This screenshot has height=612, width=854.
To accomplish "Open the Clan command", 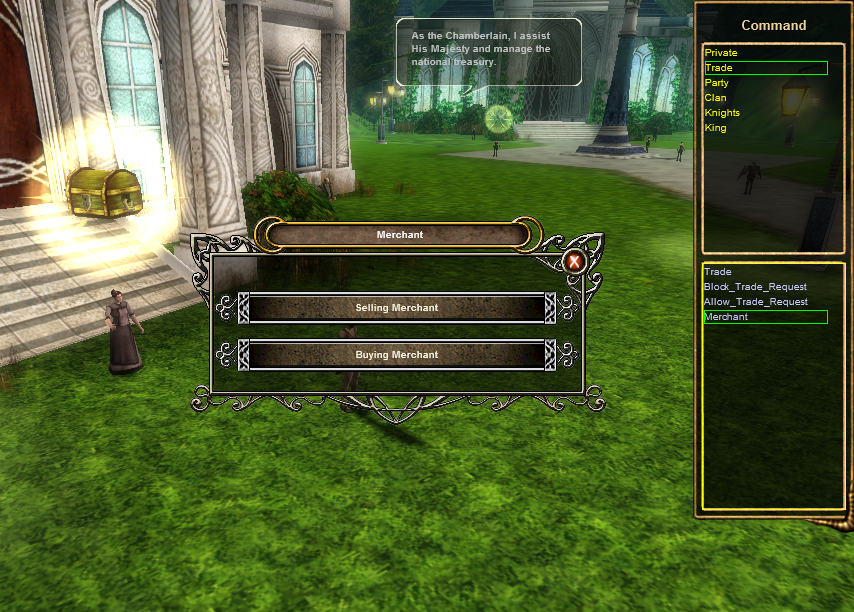I will coord(716,98).
